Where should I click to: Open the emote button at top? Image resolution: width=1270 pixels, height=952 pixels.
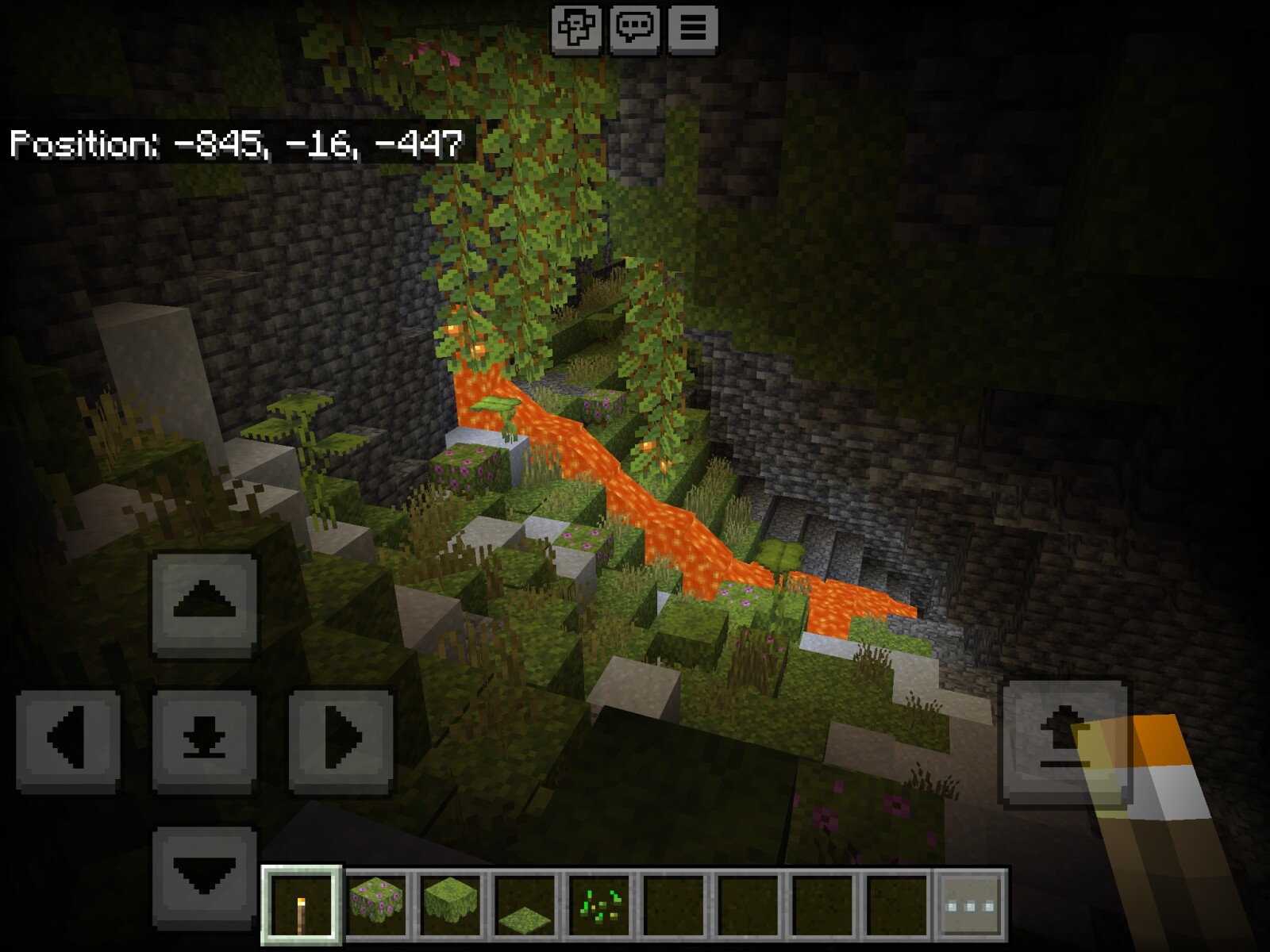point(576,29)
